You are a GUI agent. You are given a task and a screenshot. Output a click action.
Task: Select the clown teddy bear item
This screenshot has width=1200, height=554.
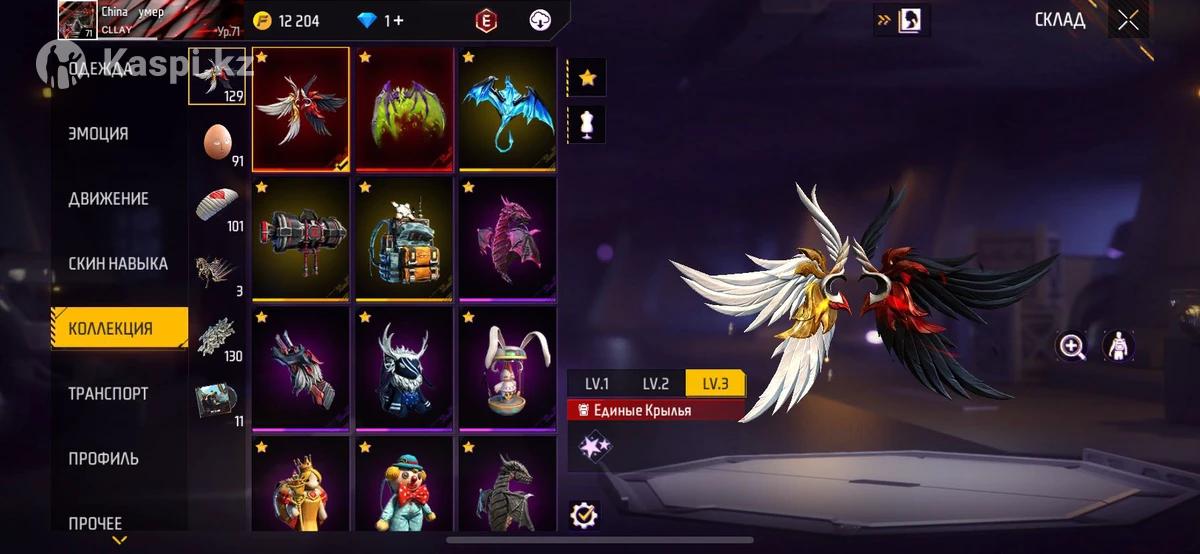tap(406, 485)
